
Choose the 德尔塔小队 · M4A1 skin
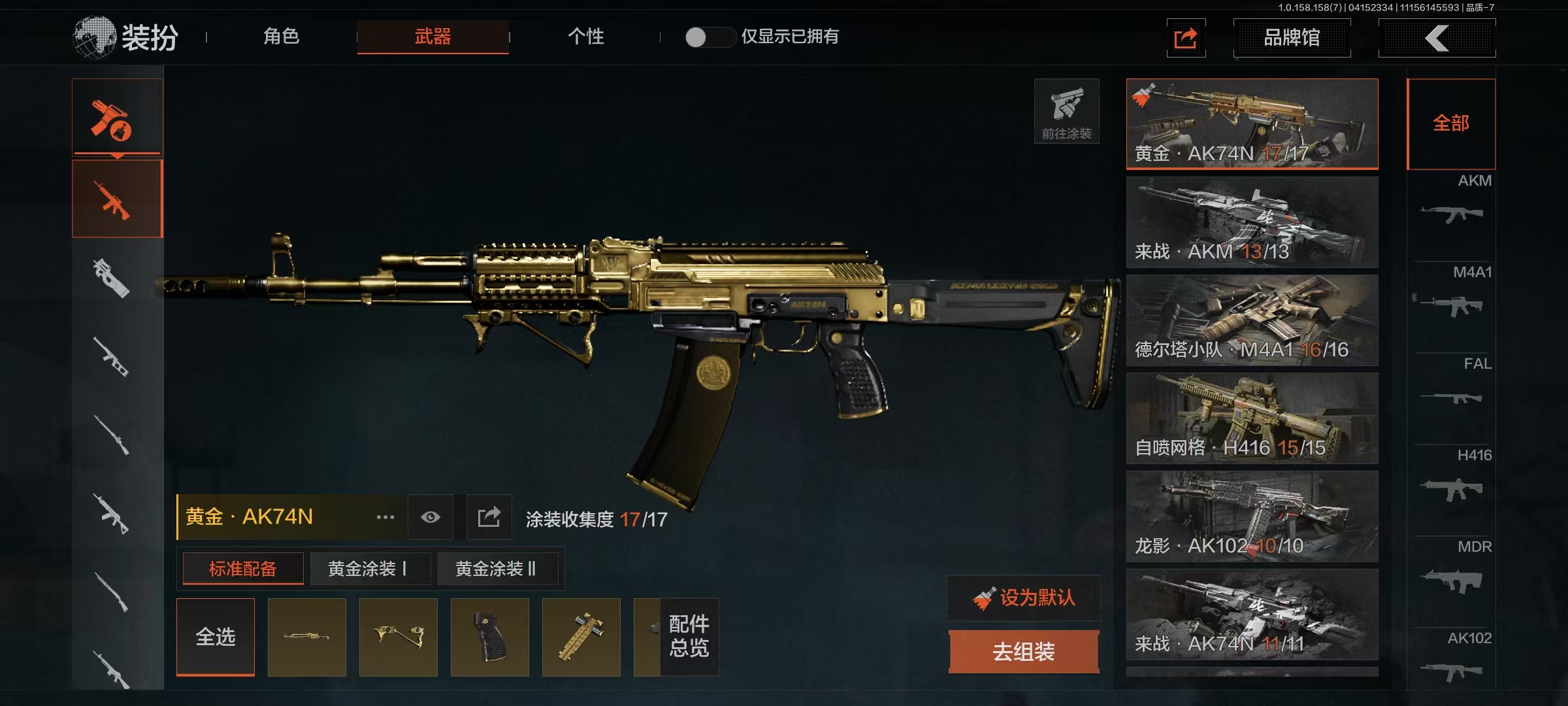point(1252,320)
